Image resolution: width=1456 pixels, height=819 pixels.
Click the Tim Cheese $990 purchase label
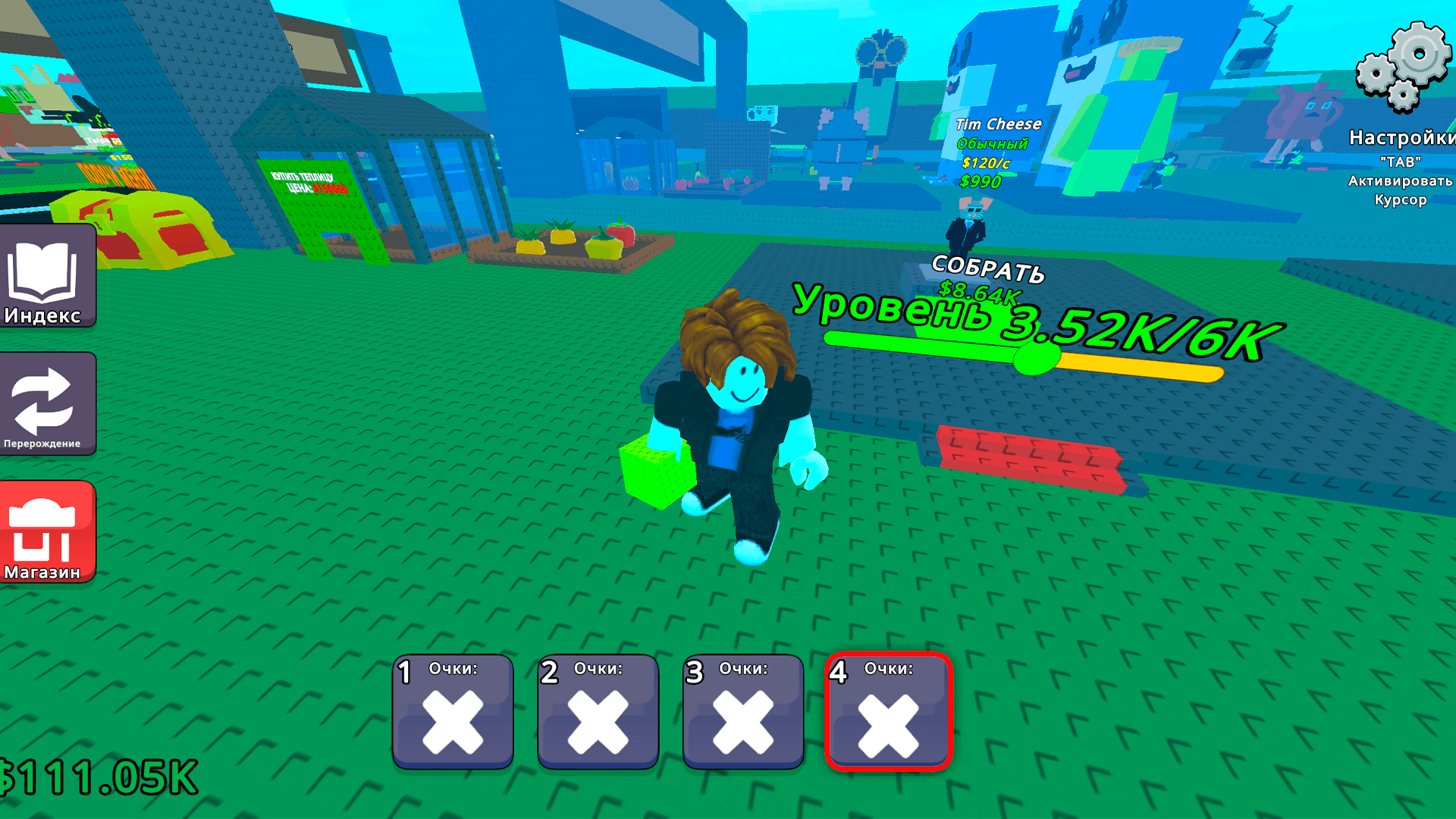[980, 181]
